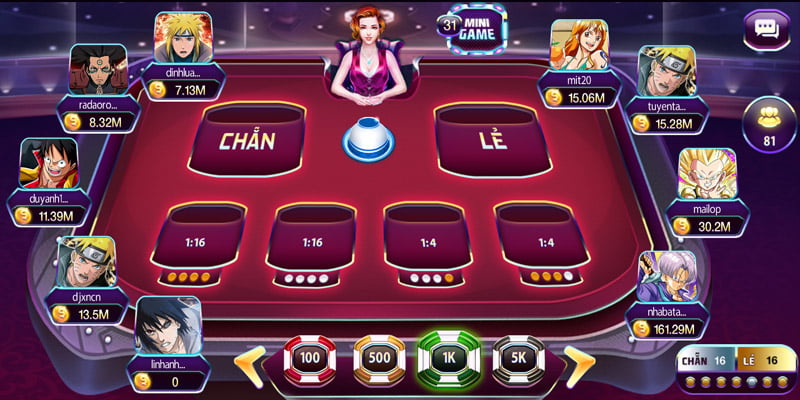Open the profile of the 161.29M player
Viewport: 800px width, 400px height.
coord(666,277)
